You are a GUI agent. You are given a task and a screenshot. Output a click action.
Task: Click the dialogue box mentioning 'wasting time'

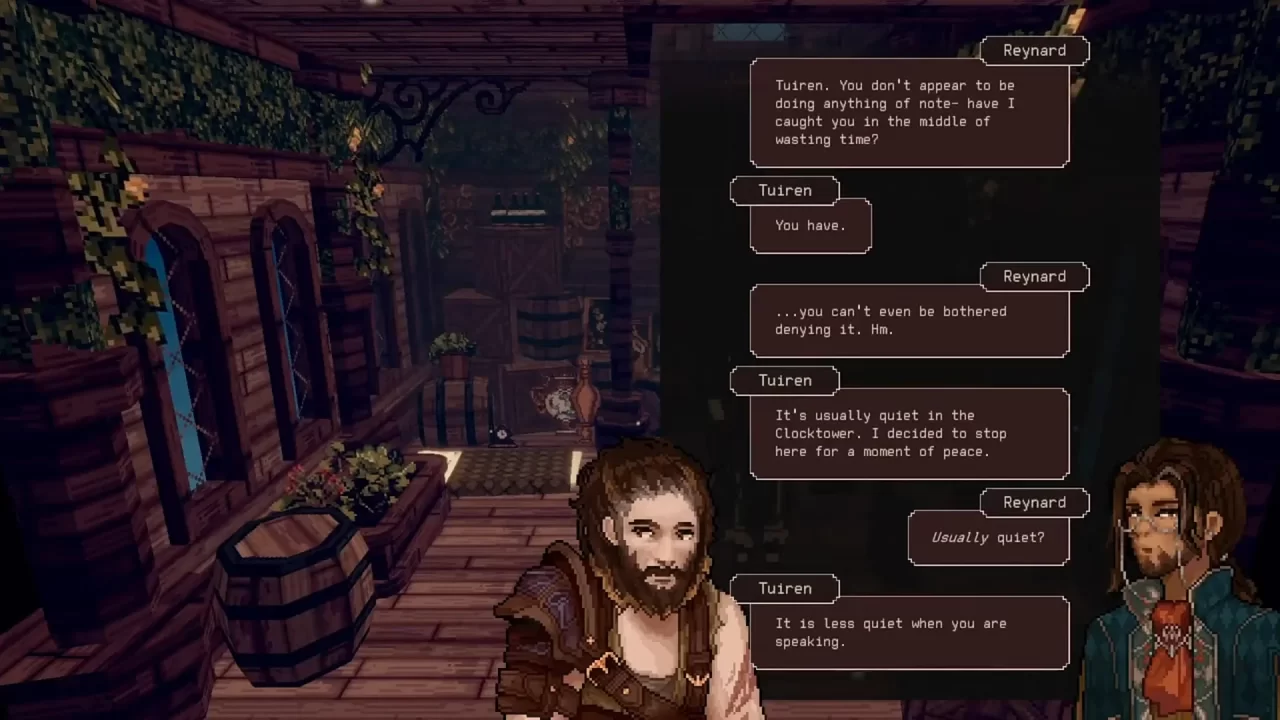pyautogui.click(x=908, y=112)
